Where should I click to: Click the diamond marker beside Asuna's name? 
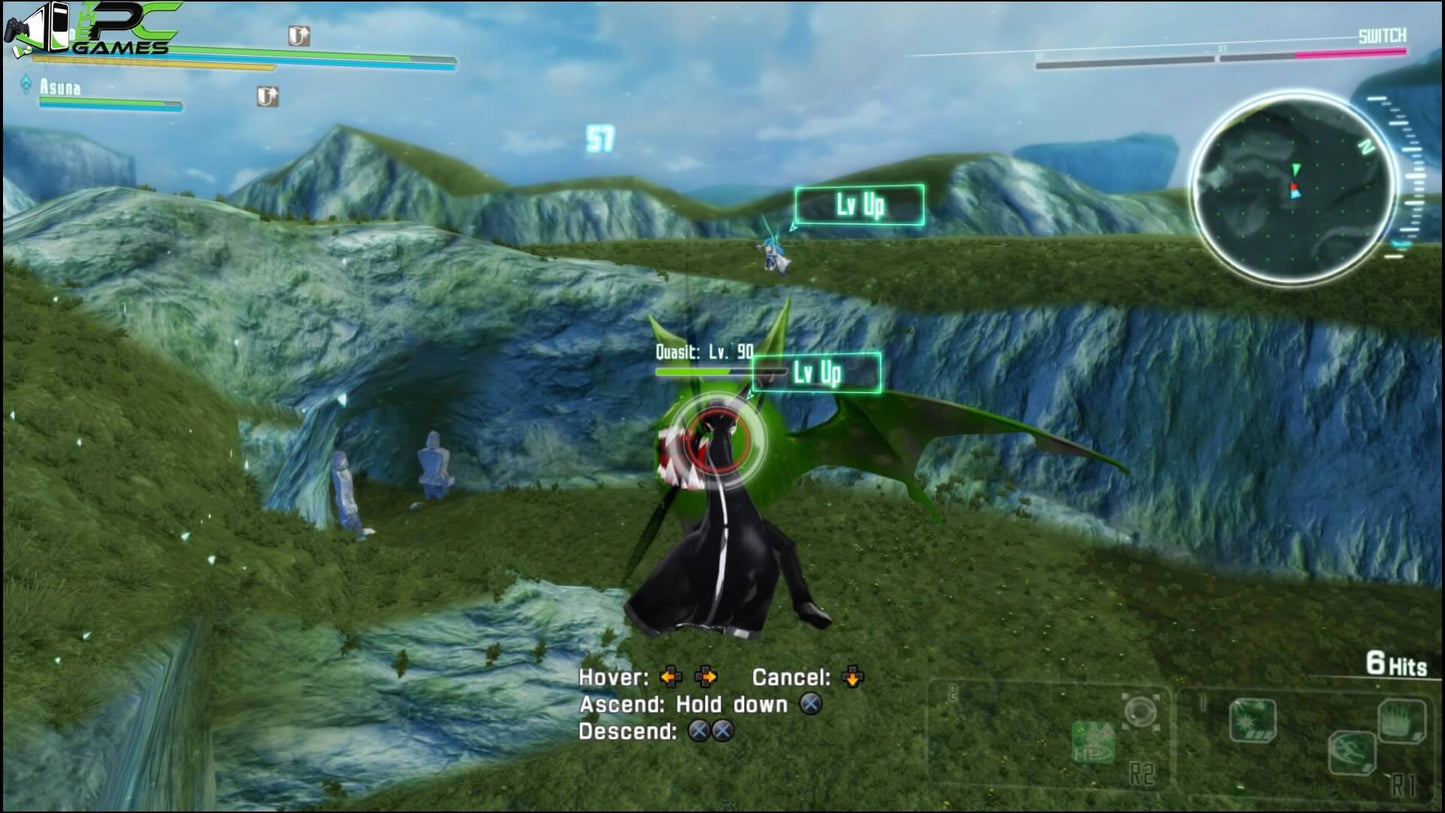click(26, 83)
